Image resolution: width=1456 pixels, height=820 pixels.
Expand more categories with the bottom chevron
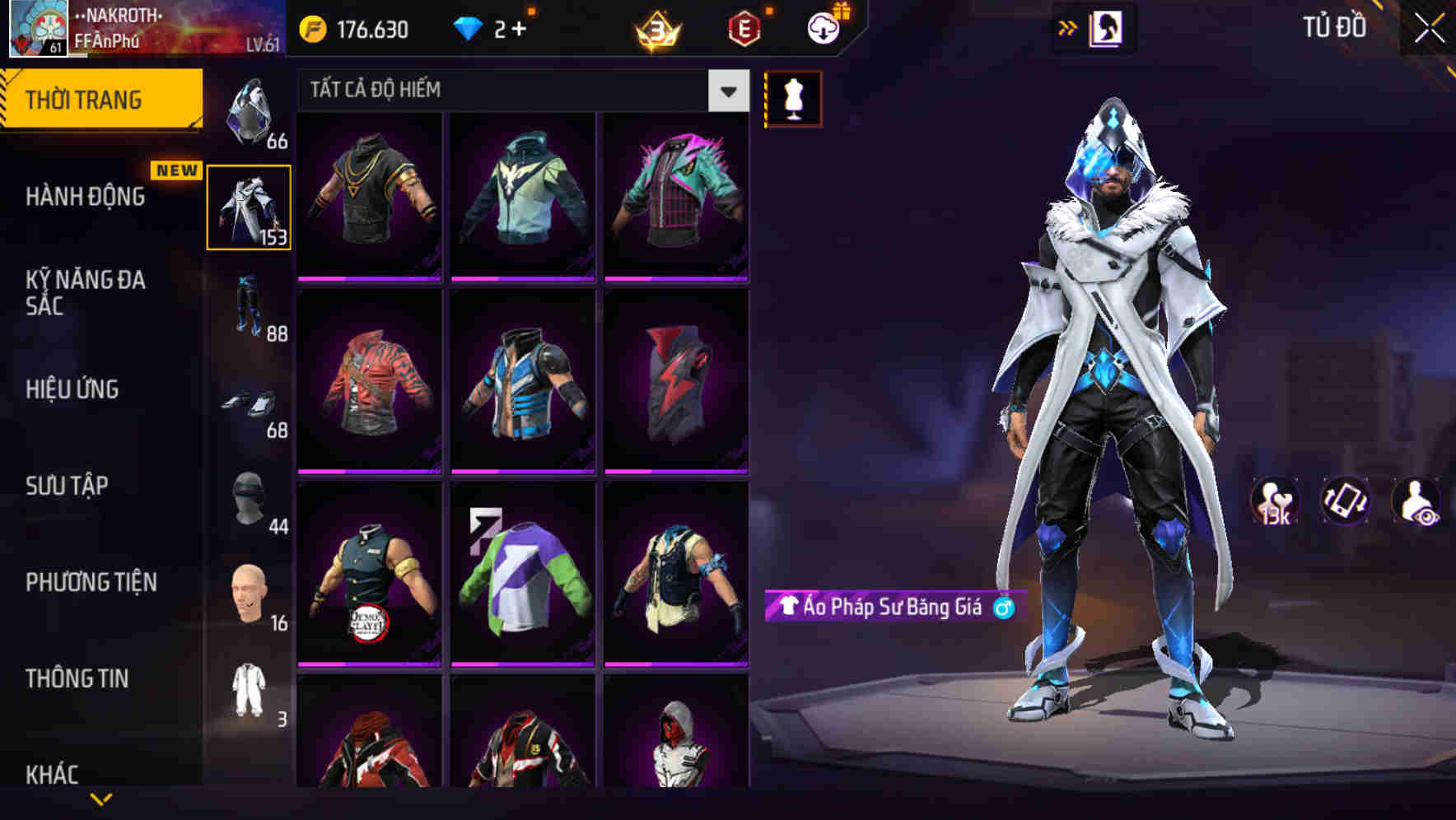pos(100,799)
